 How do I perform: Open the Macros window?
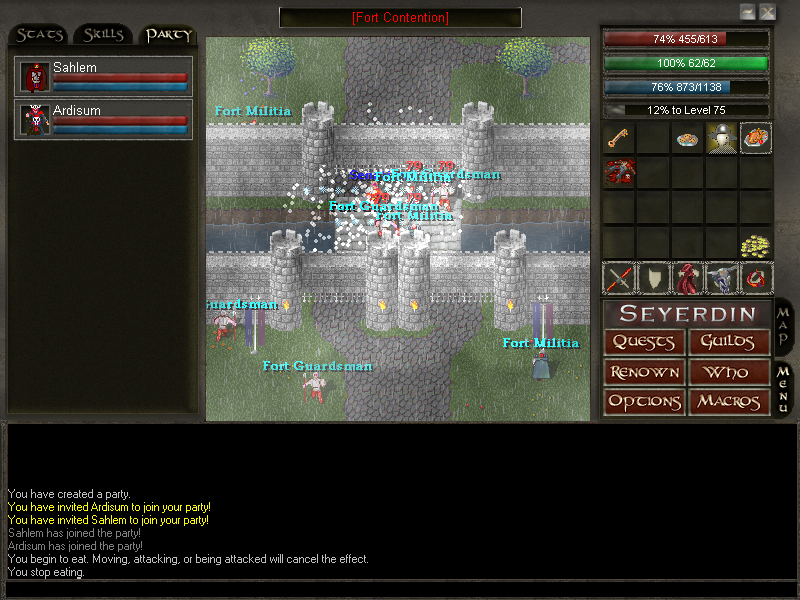click(729, 402)
